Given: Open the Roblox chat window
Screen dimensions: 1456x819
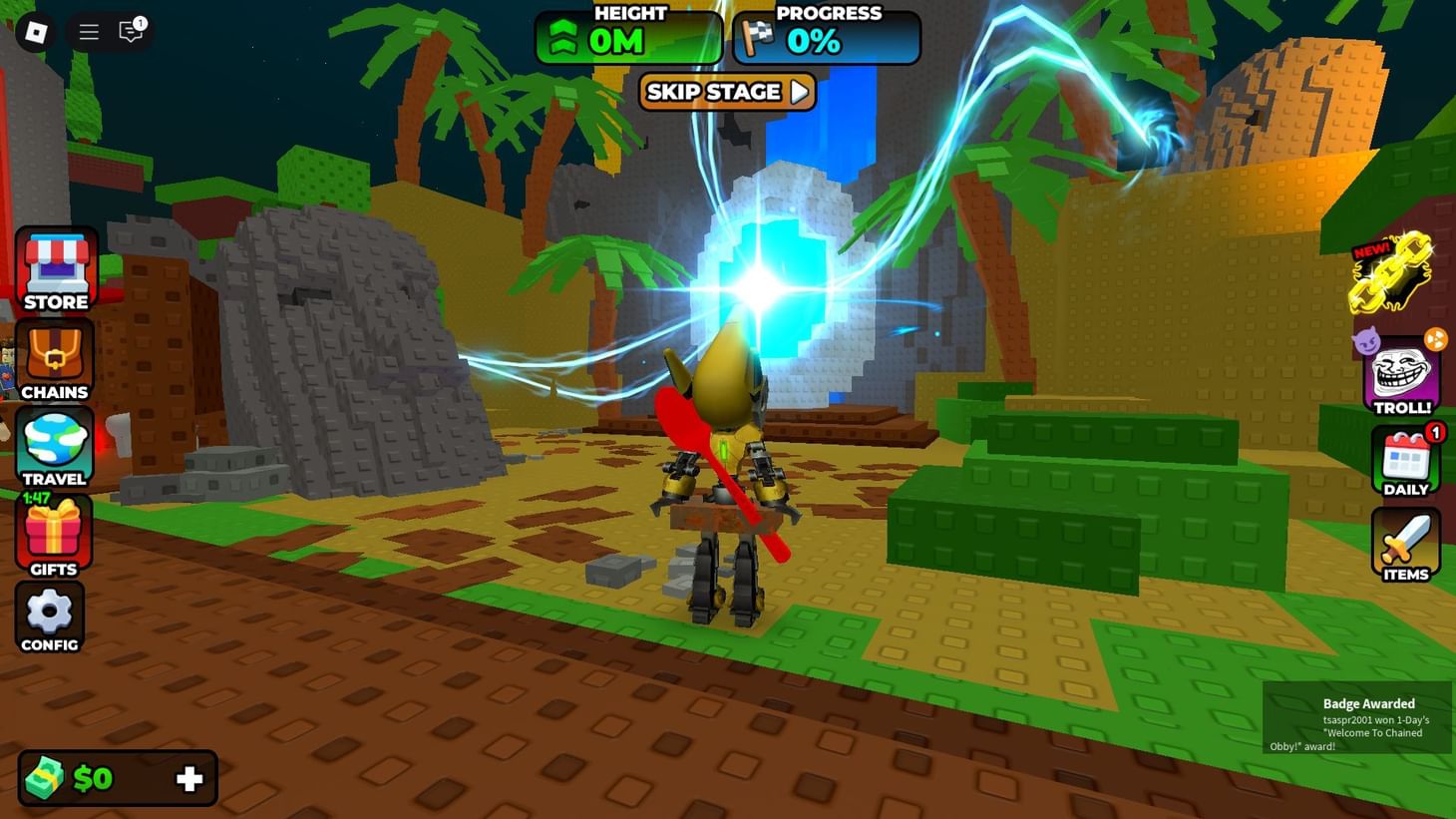Looking at the screenshot, I should [129, 31].
